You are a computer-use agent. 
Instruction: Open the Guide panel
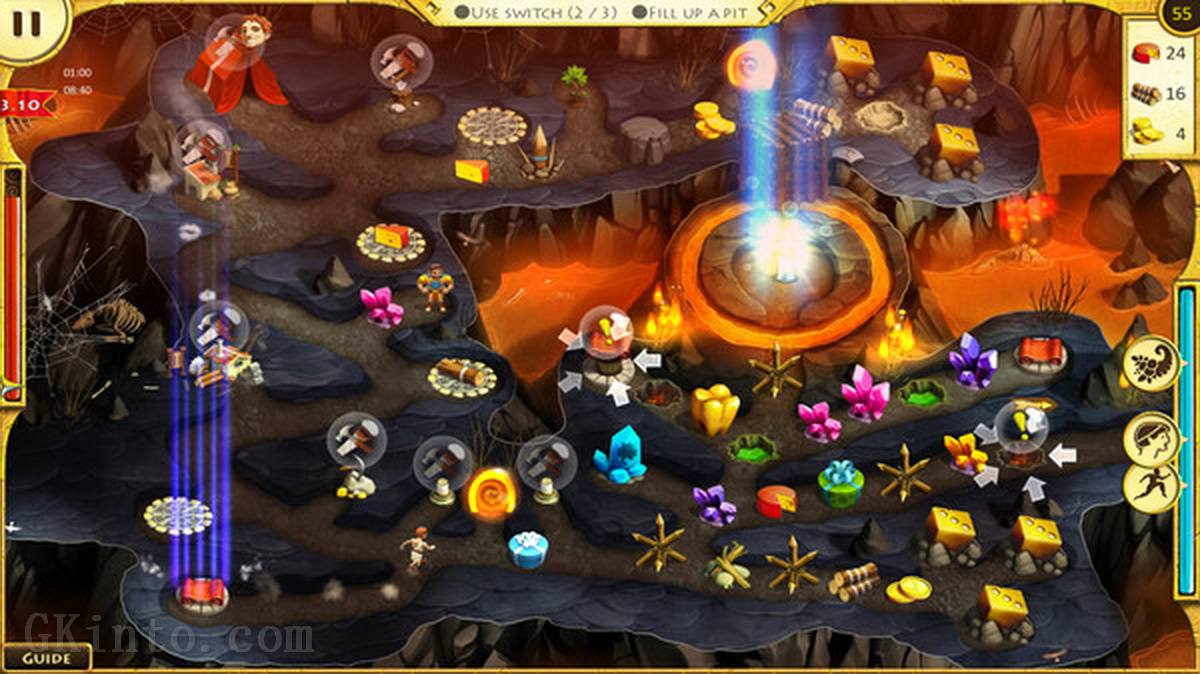[x=46, y=658]
